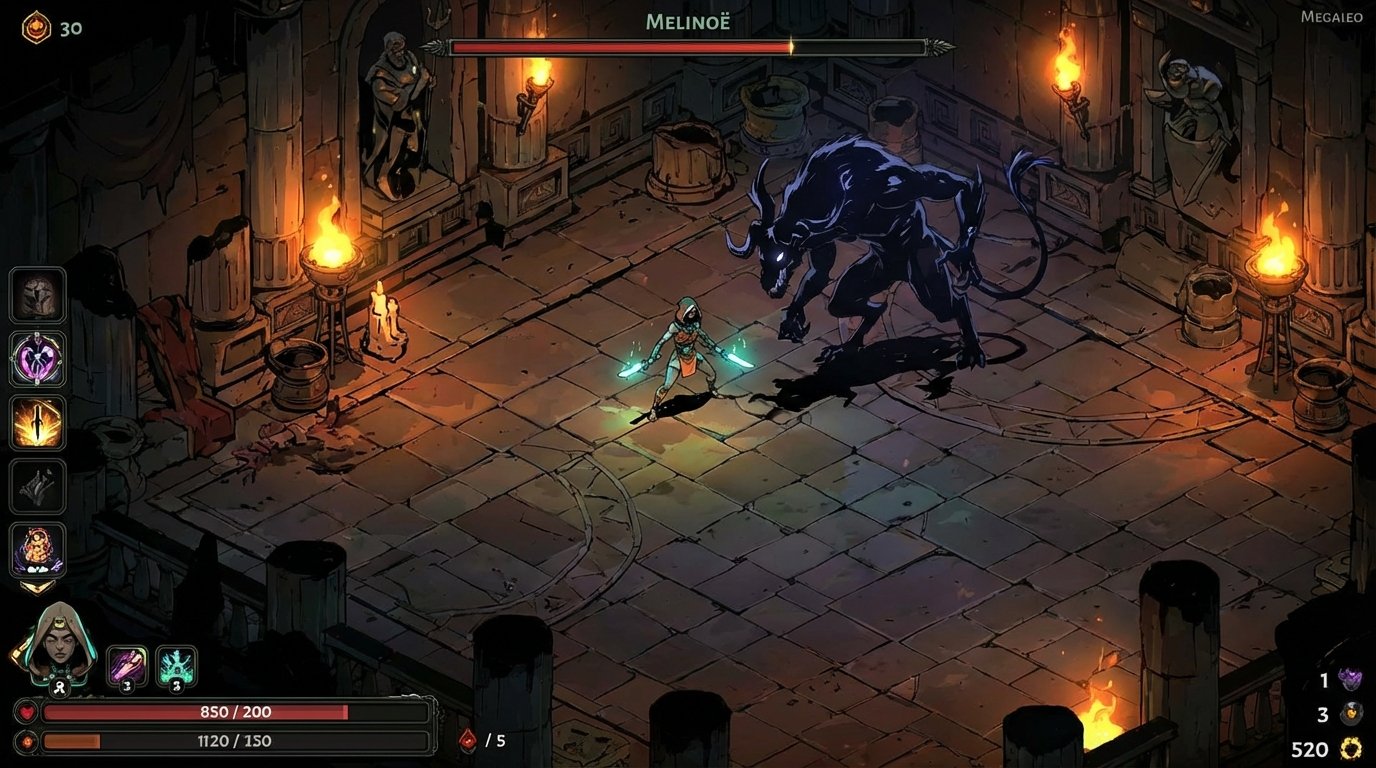Click Melinoë's boss health bar
1376x768 pixels.
(690, 44)
